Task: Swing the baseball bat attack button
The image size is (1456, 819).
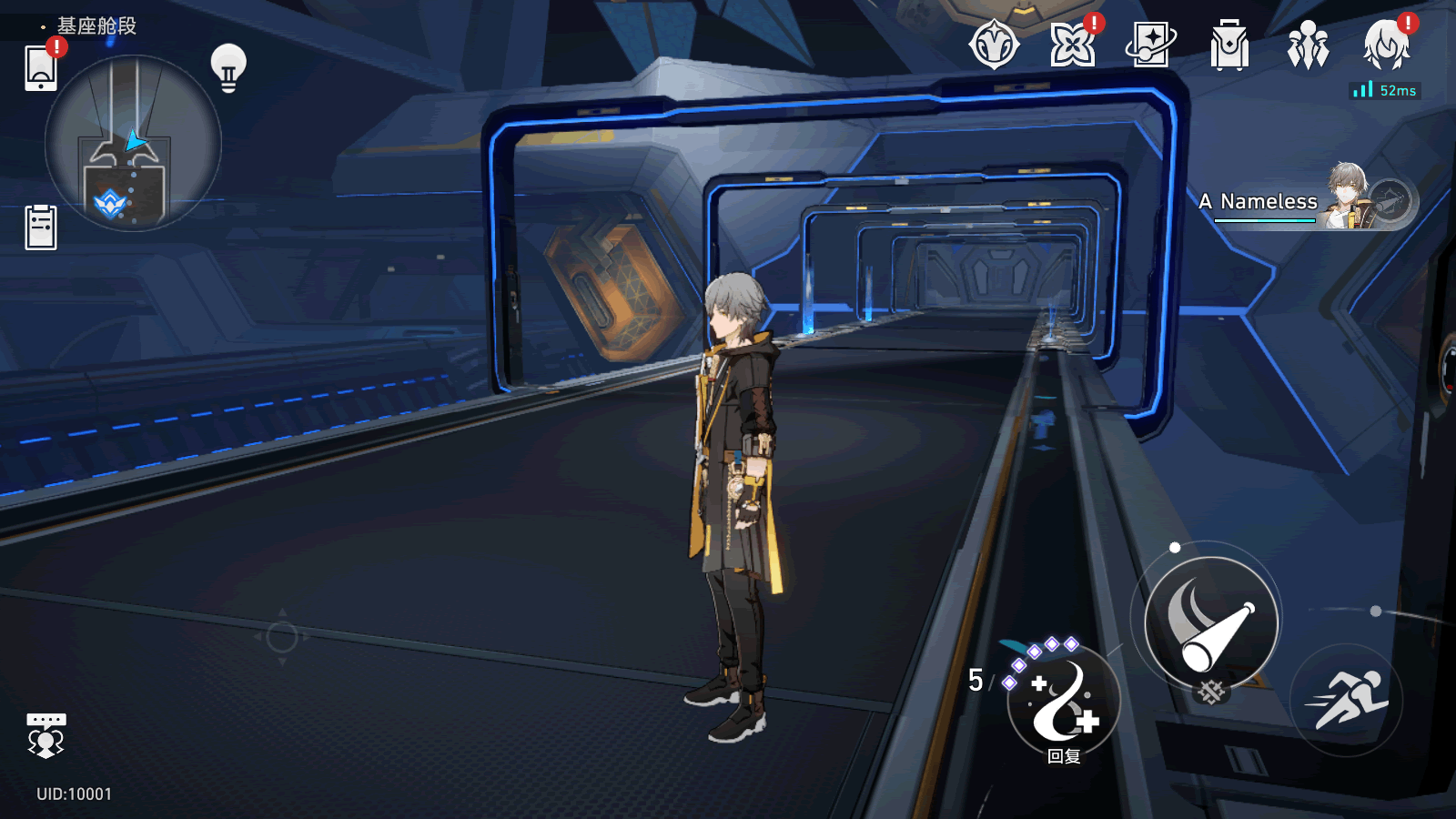Action: (x=1211, y=623)
